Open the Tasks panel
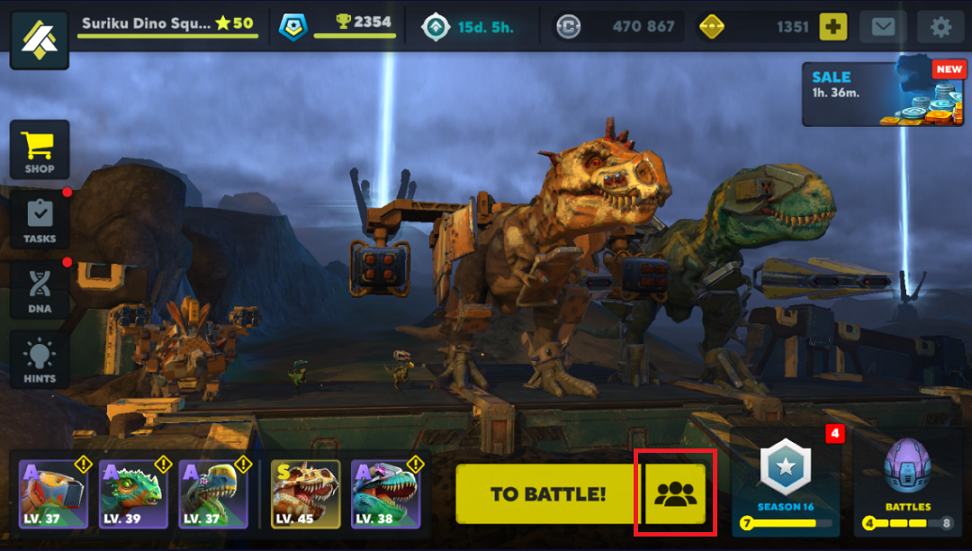Screen dimensions: 972x551 tap(39, 220)
